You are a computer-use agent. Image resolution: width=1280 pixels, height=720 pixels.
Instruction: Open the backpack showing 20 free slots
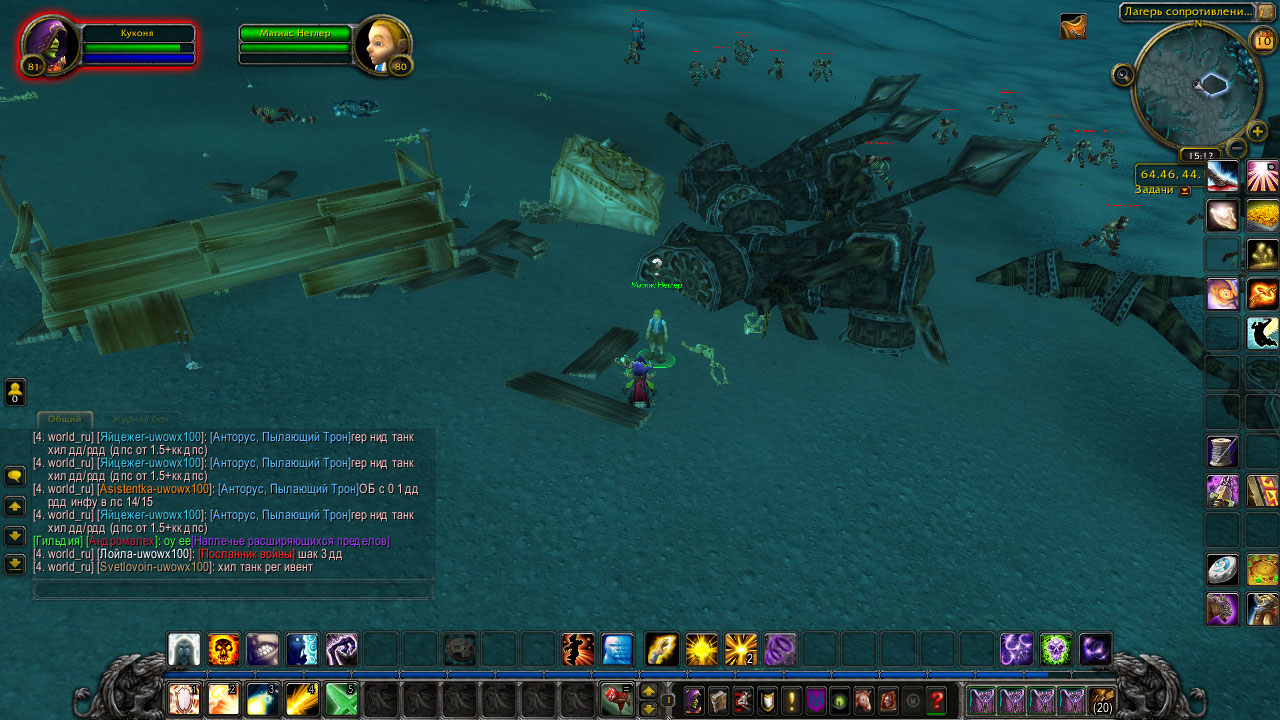click(x=1102, y=700)
